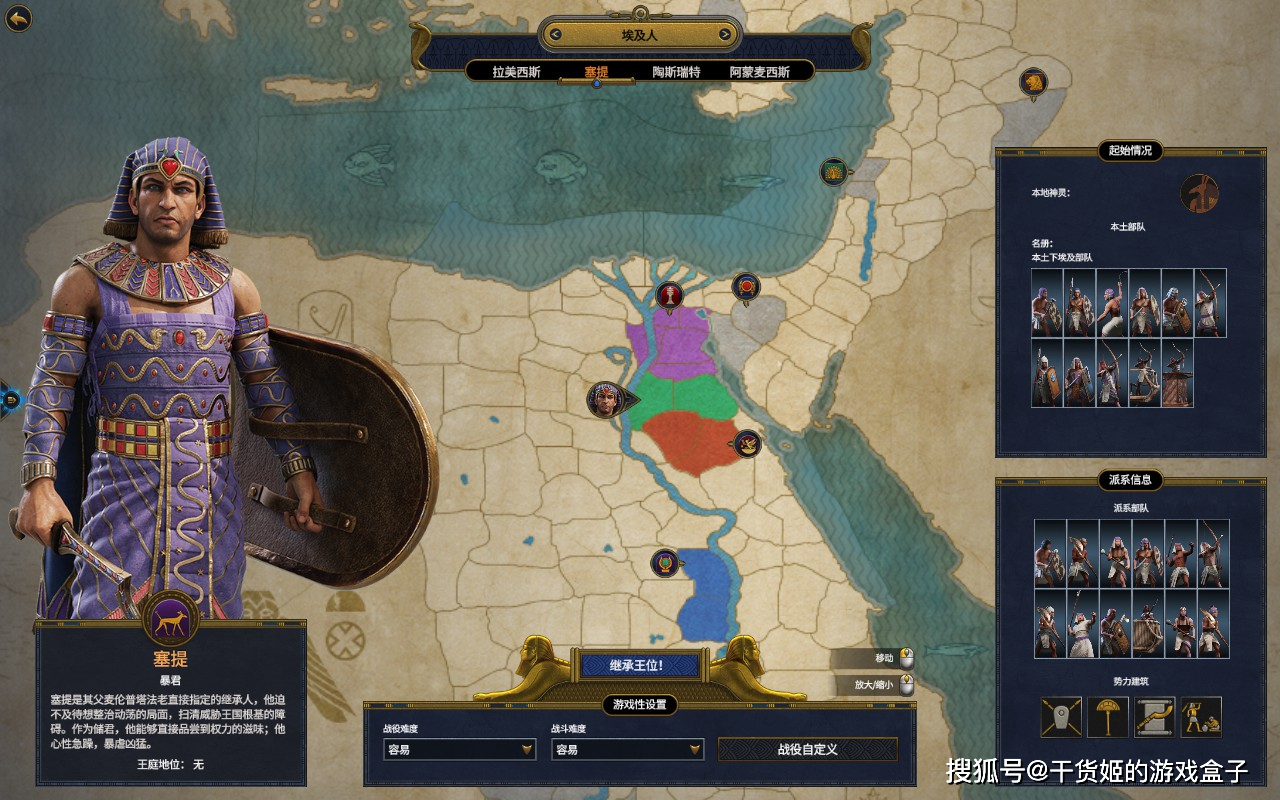The image size is (1280, 800).
Task: Click the lion-head faction marker at top right
Action: (1033, 82)
